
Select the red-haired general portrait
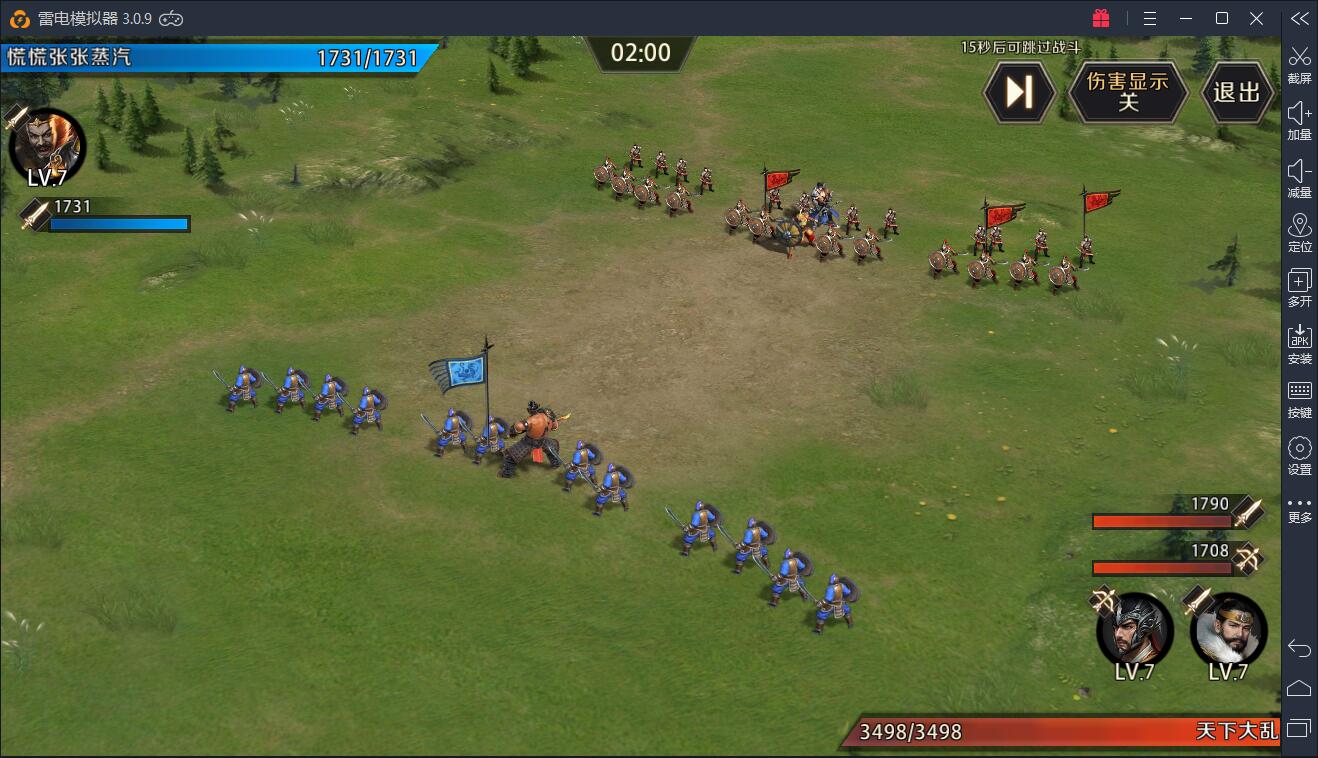click(46, 144)
